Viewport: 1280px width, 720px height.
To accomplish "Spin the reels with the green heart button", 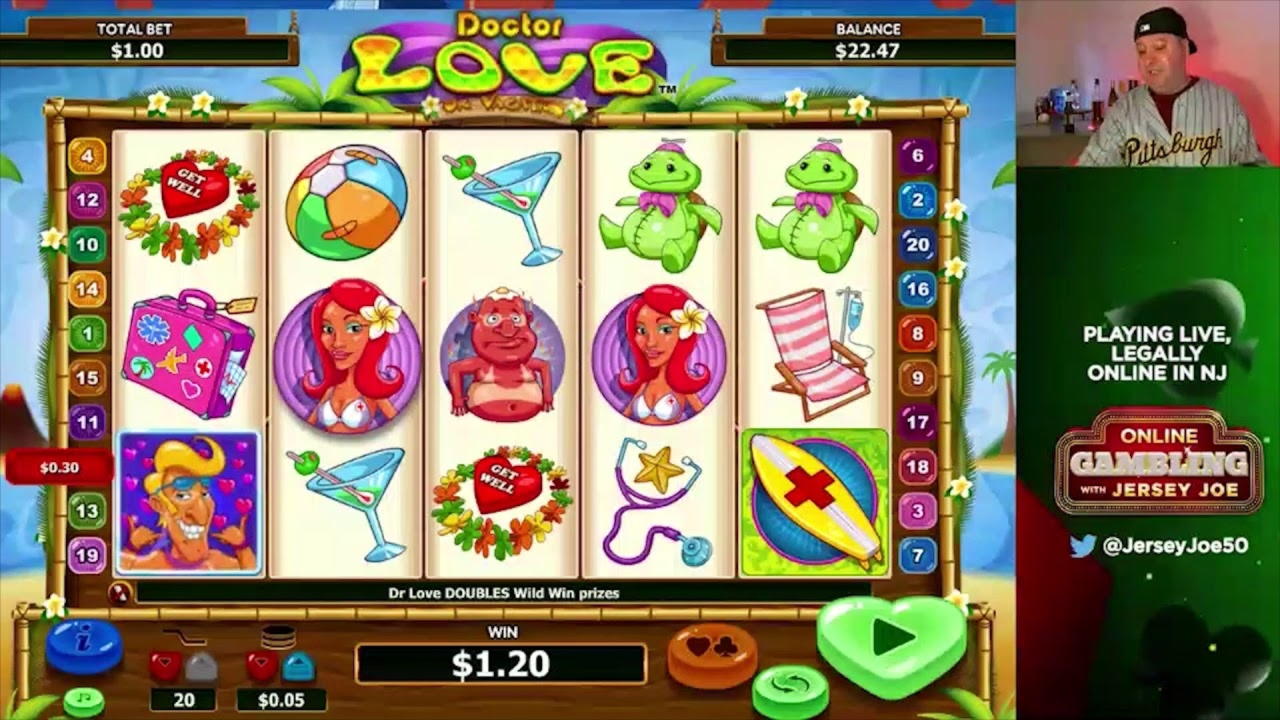I will pos(890,638).
